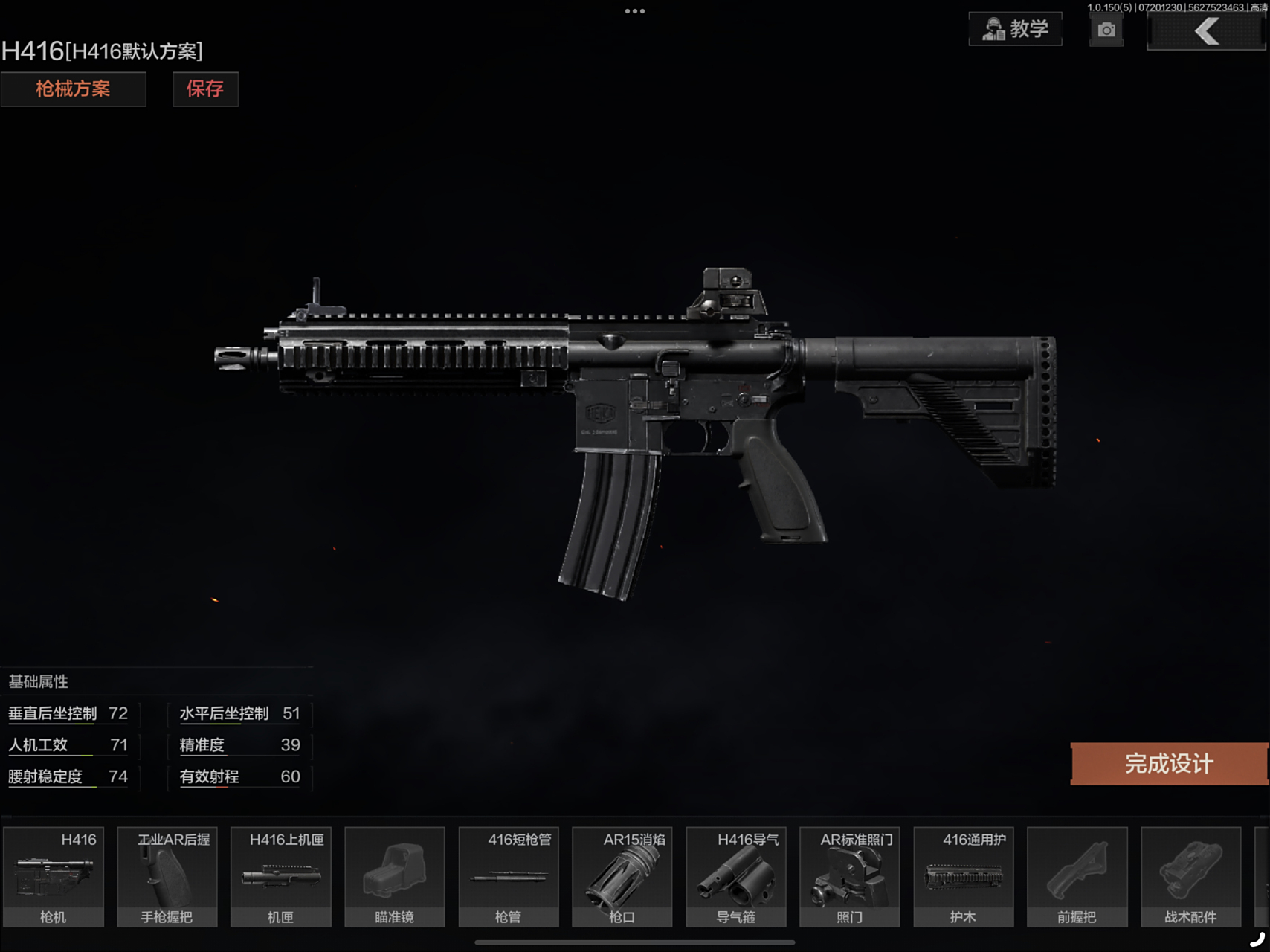Select the 416短枪管 barrel slot

509,876
